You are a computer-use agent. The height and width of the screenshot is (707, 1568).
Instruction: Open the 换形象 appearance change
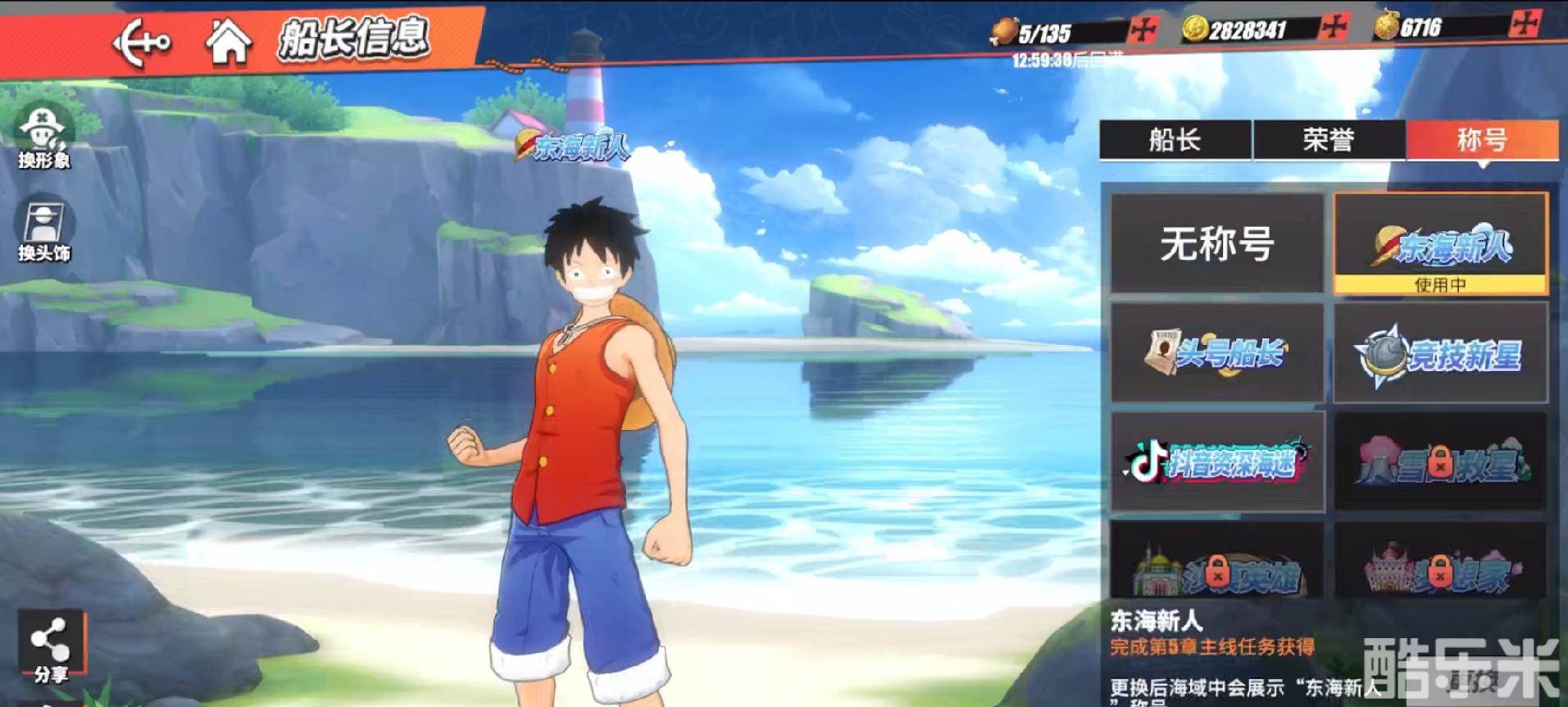click(x=44, y=136)
